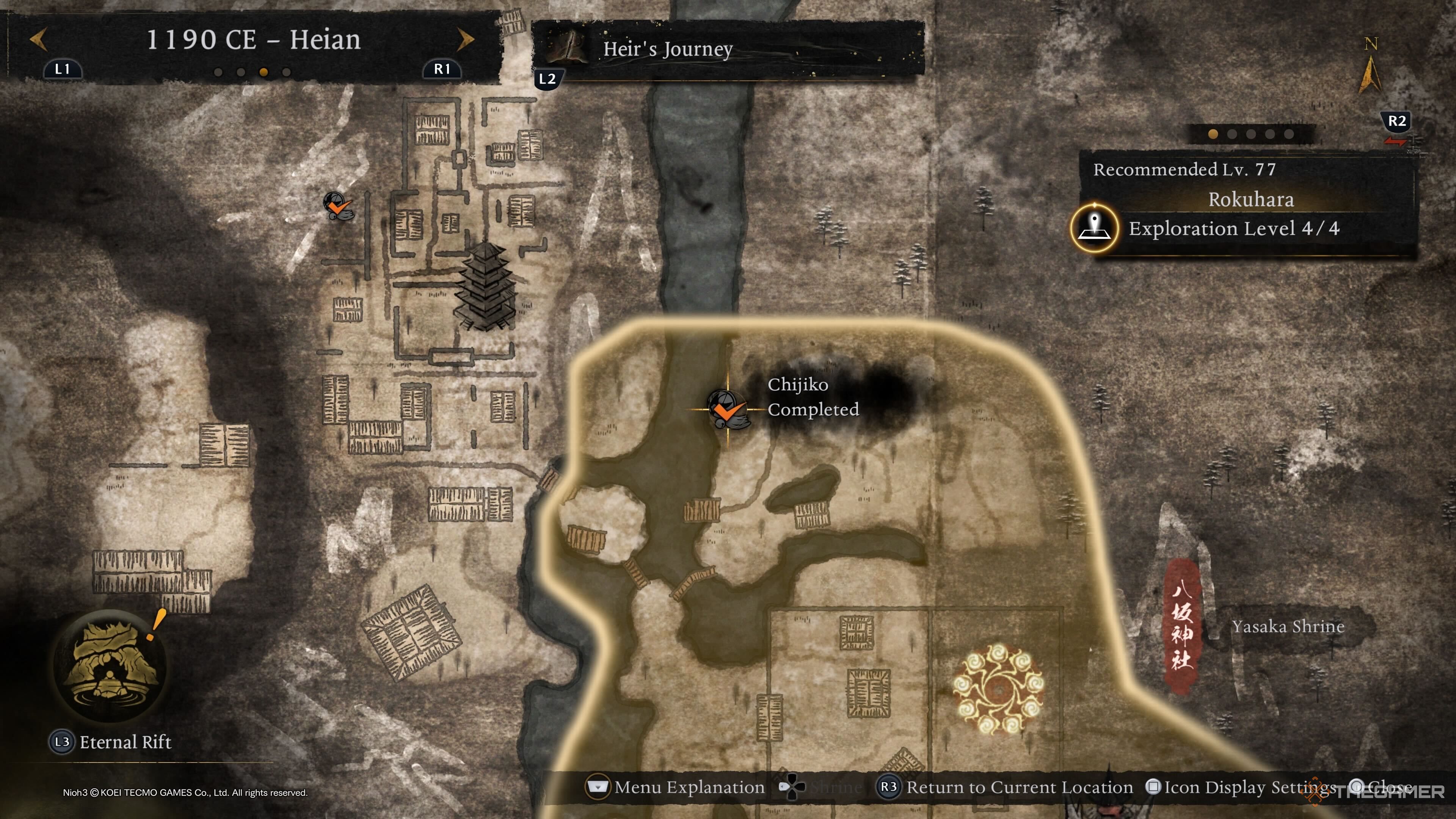
Task: Click the Yasaka Shrine location label
Action: pyautogui.click(x=1288, y=626)
